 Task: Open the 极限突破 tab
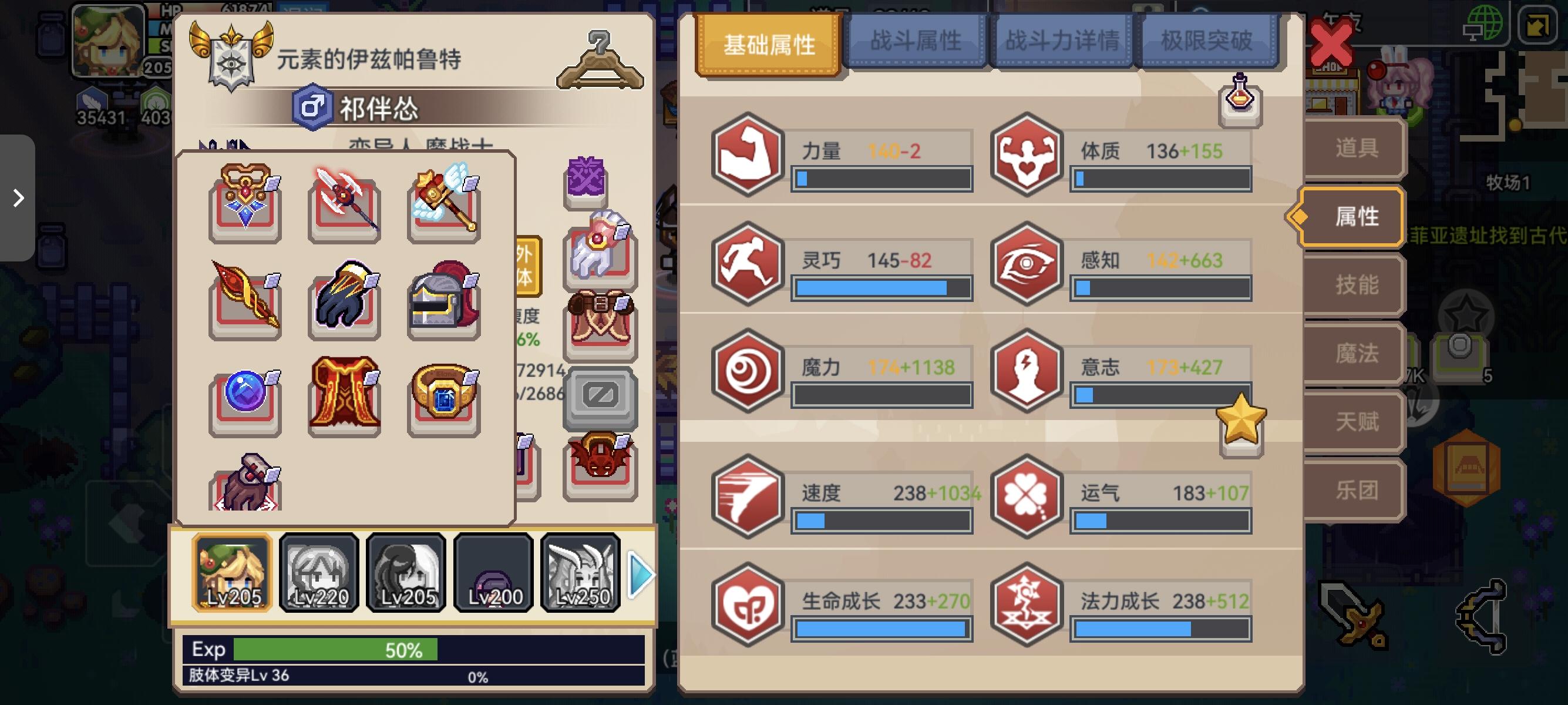pyautogui.click(x=1209, y=40)
